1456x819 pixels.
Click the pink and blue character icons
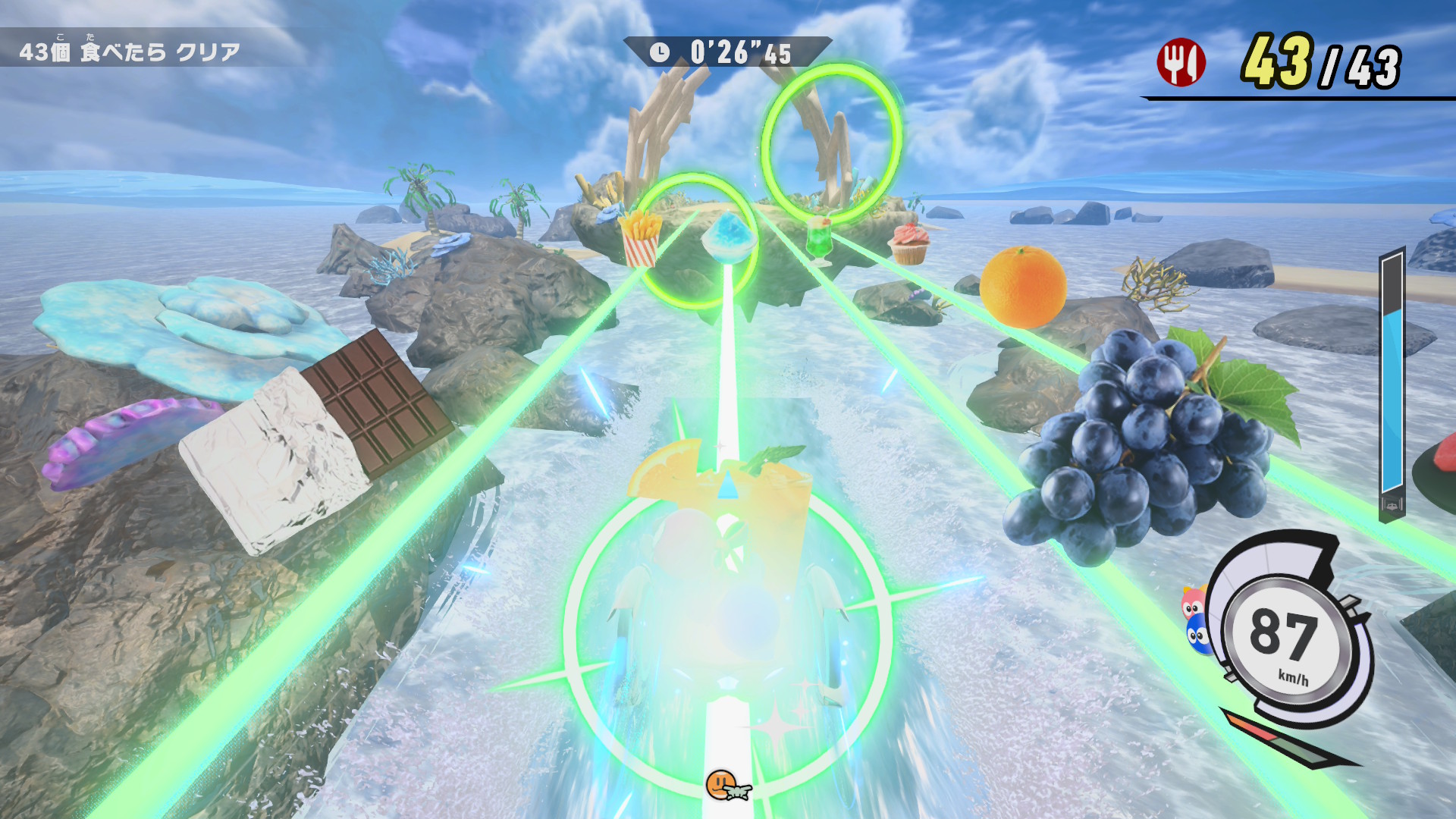pyautogui.click(x=1195, y=620)
